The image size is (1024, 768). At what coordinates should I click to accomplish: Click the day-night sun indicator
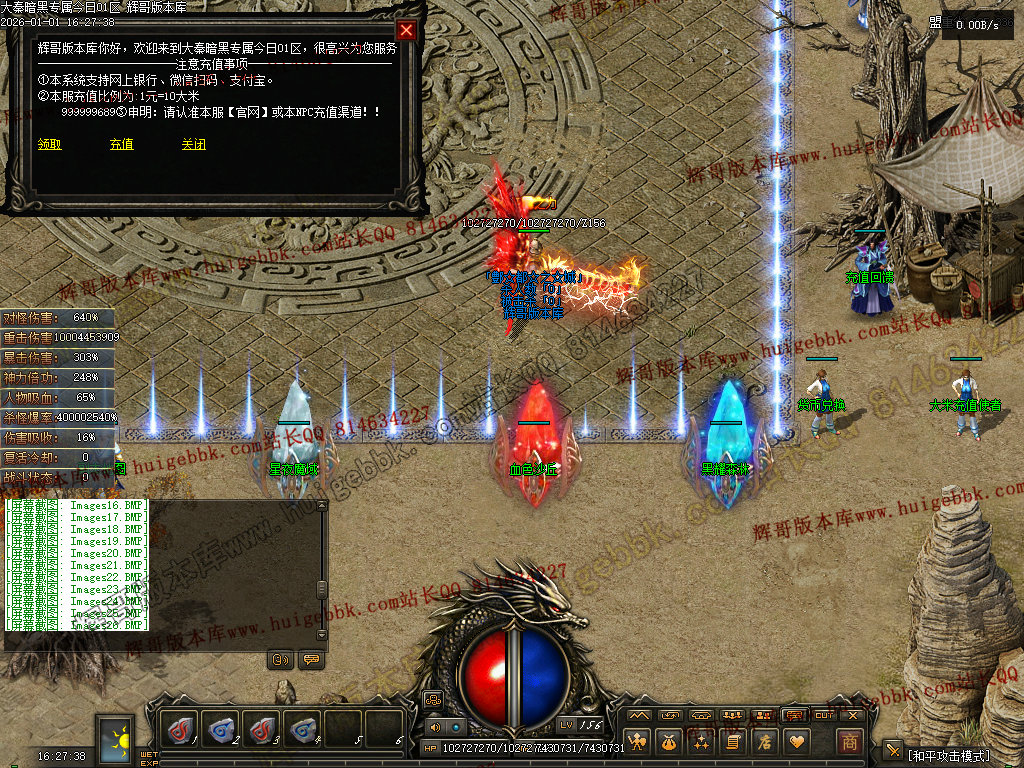[x=116, y=738]
